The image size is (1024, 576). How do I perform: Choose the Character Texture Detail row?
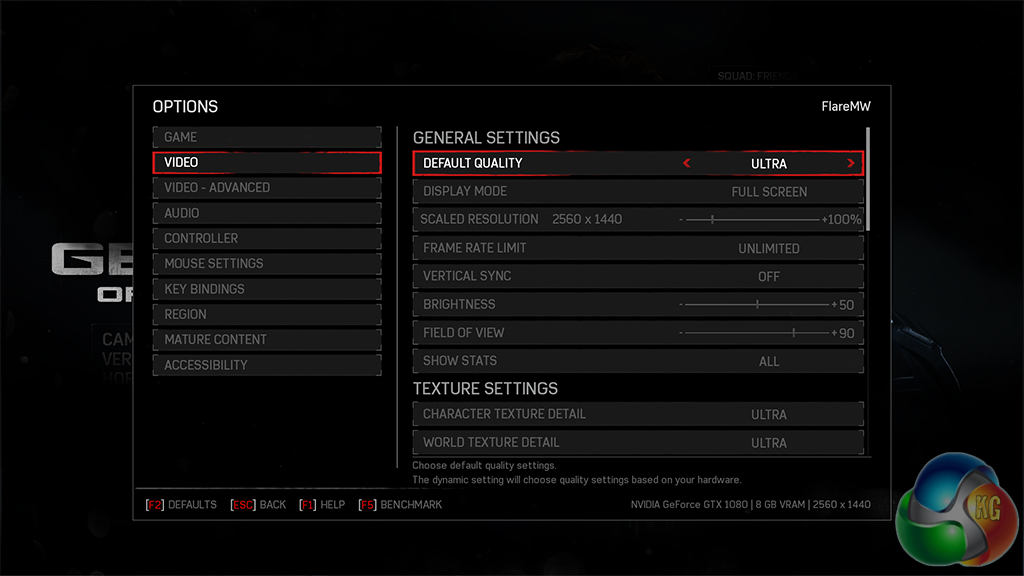pos(637,414)
